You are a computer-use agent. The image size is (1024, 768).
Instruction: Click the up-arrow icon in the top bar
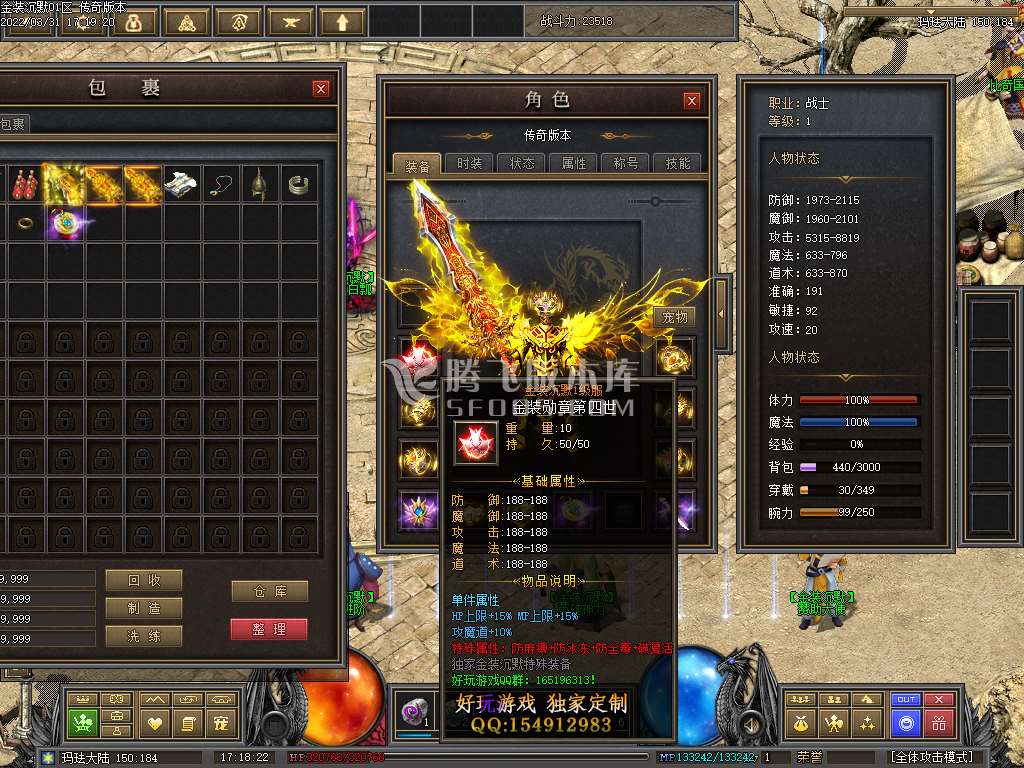(x=342, y=21)
